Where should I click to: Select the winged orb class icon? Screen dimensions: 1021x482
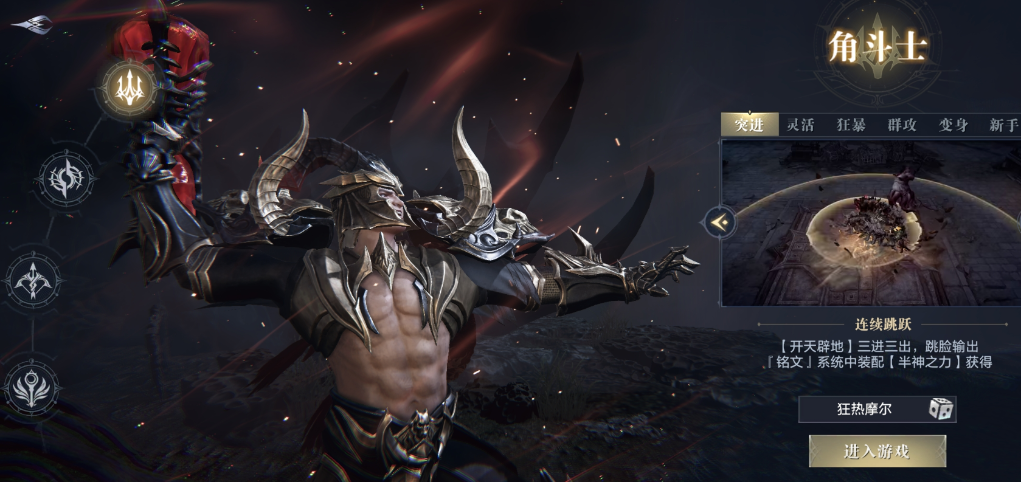pos(31,386)
